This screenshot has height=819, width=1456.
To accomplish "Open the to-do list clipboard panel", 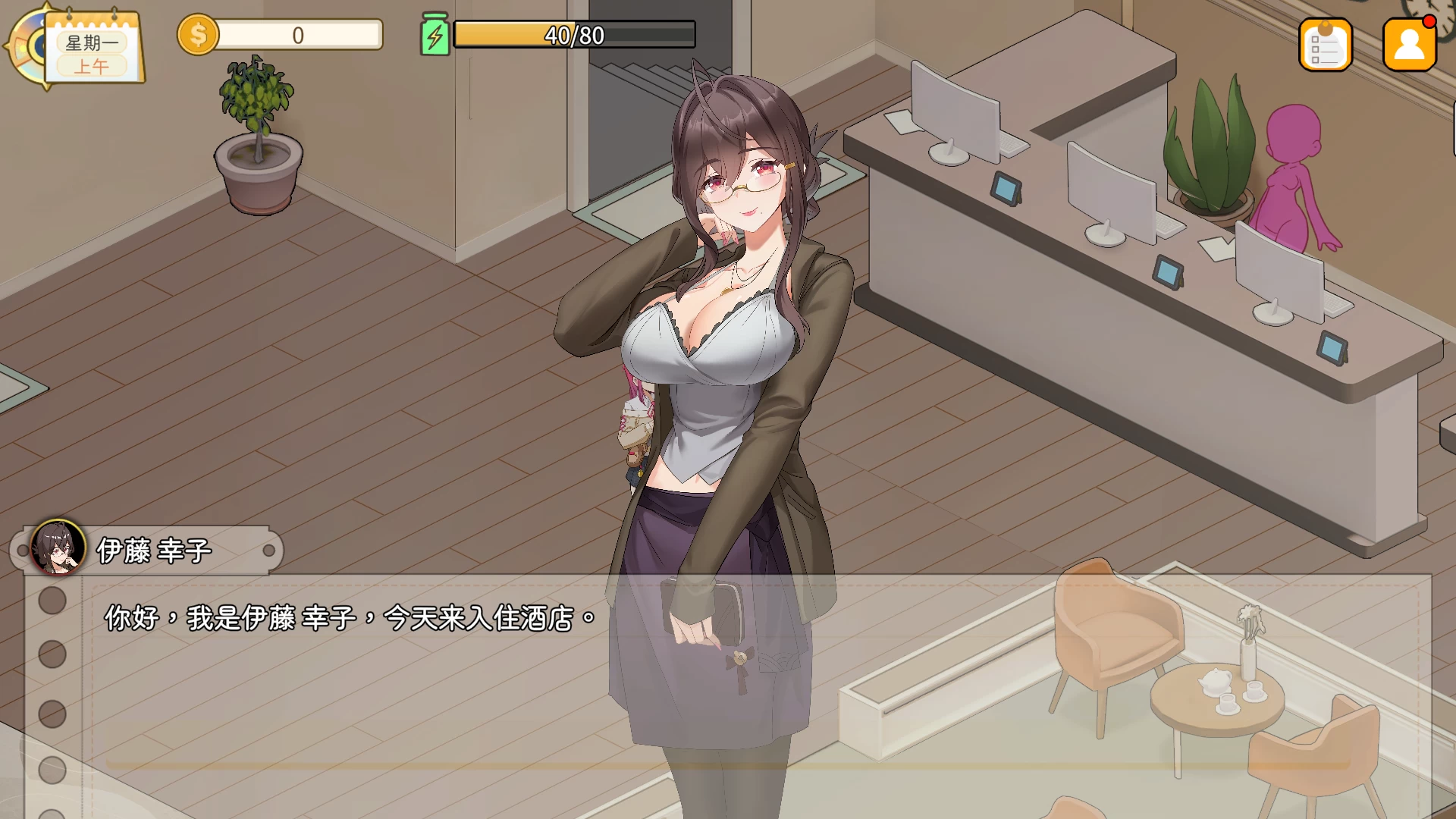I will (x=1326, y=45).
